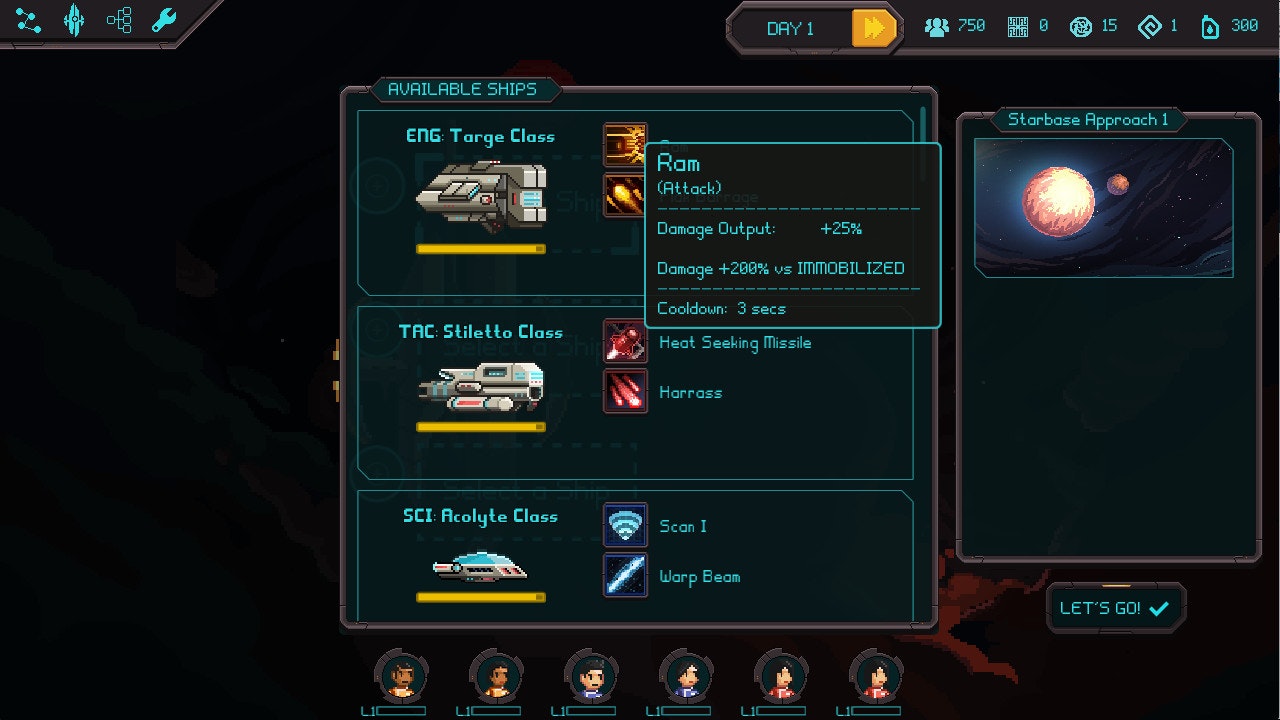The image size is (1280, 720).
Task: Expand the Available Ships panel header
Action: point(465,89)
